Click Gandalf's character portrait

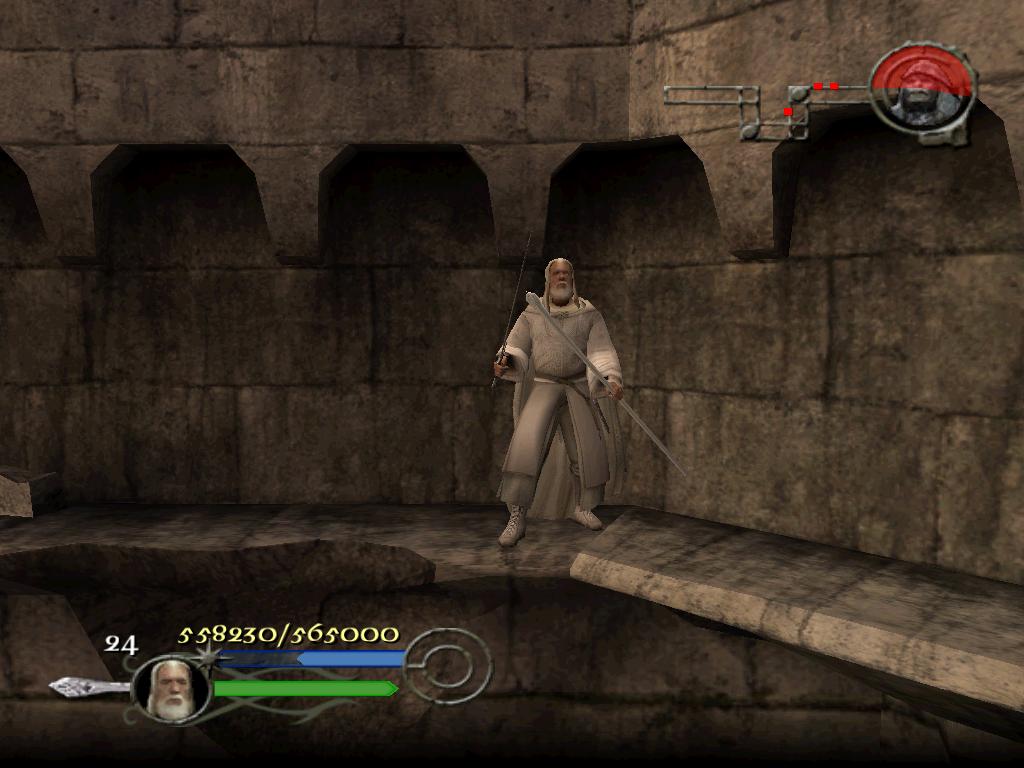(170, 688)
